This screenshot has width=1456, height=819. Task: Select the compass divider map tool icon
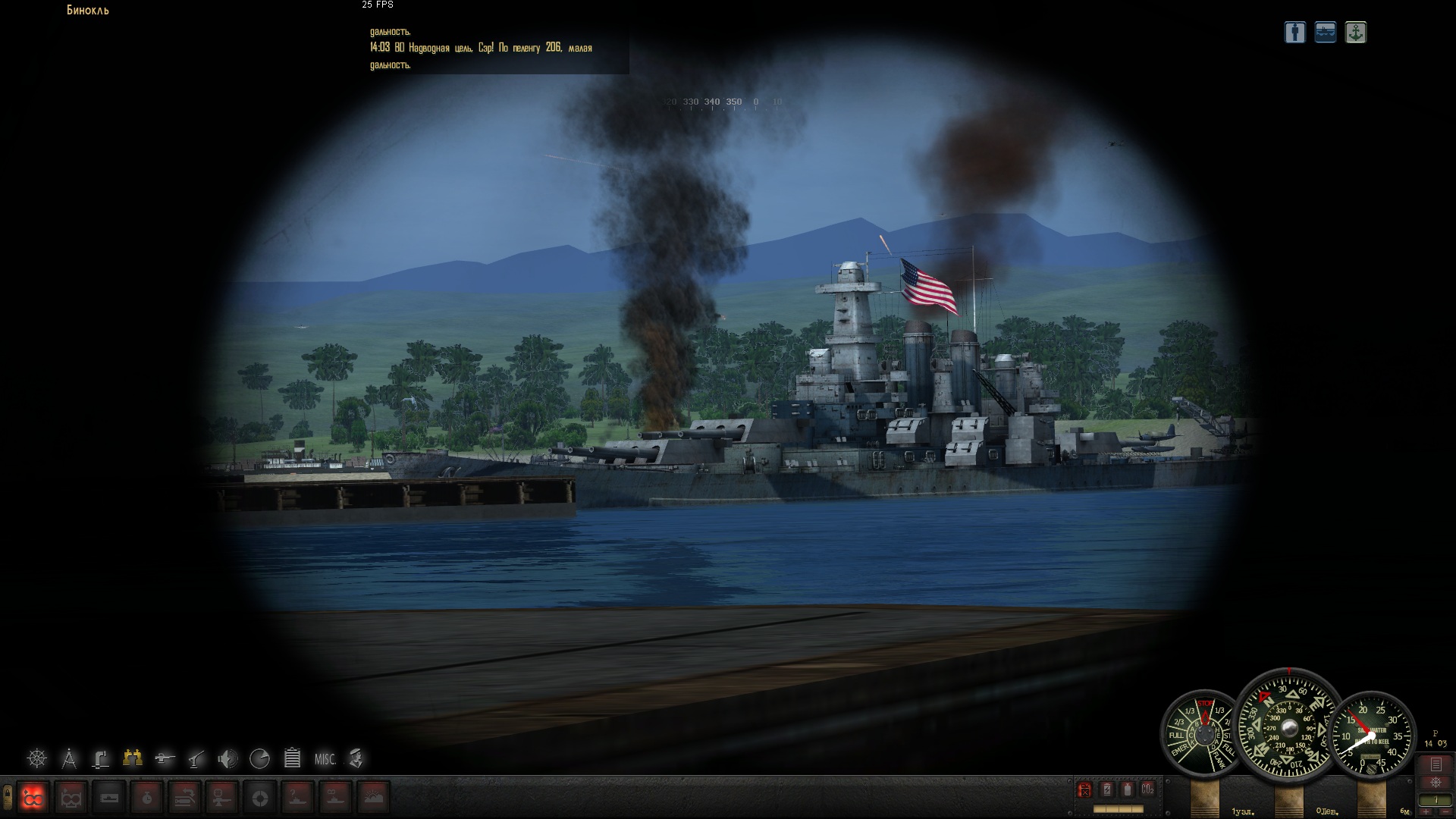click(69, 758)
